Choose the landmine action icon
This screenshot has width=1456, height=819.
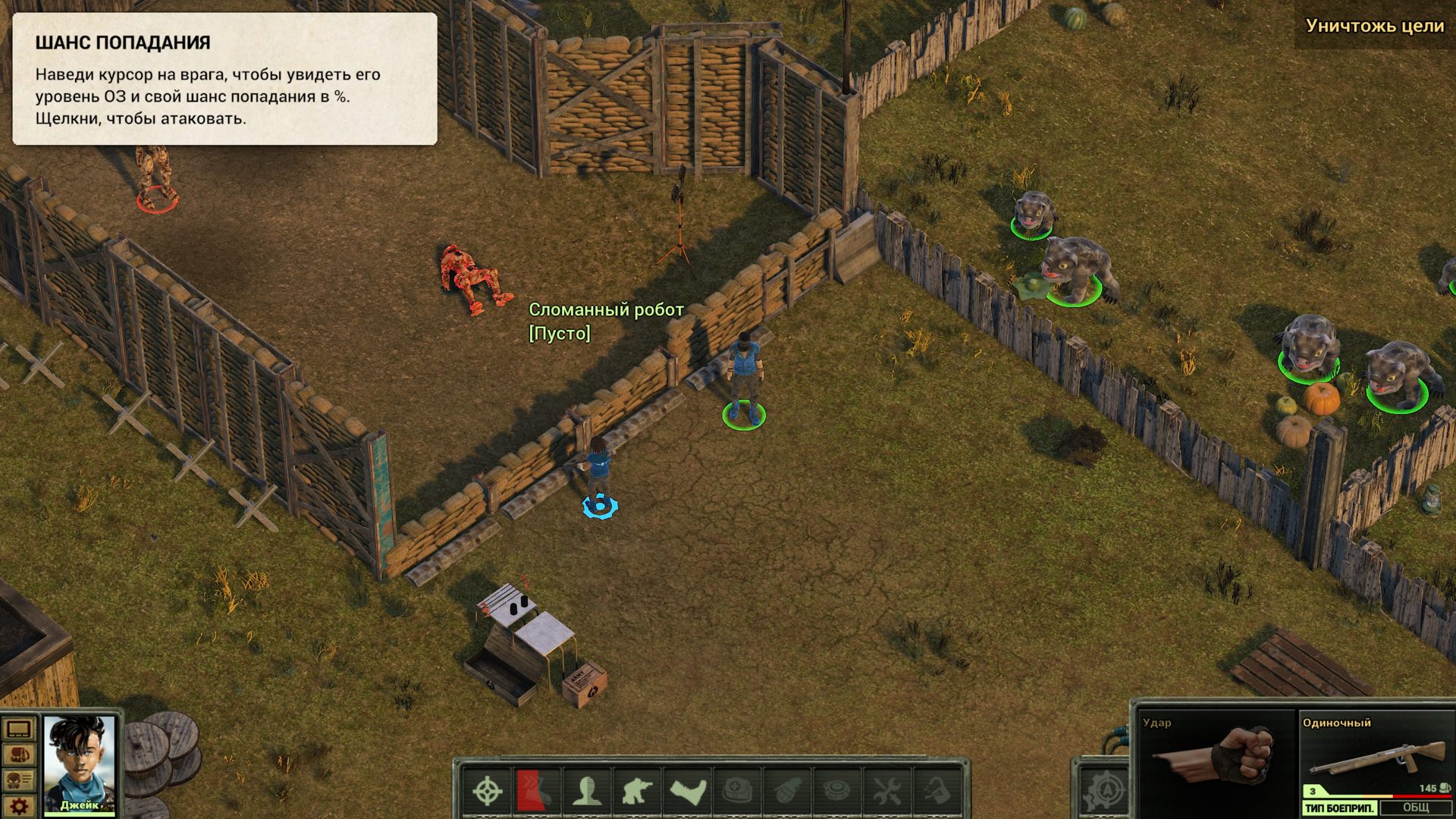pos(836,791)
